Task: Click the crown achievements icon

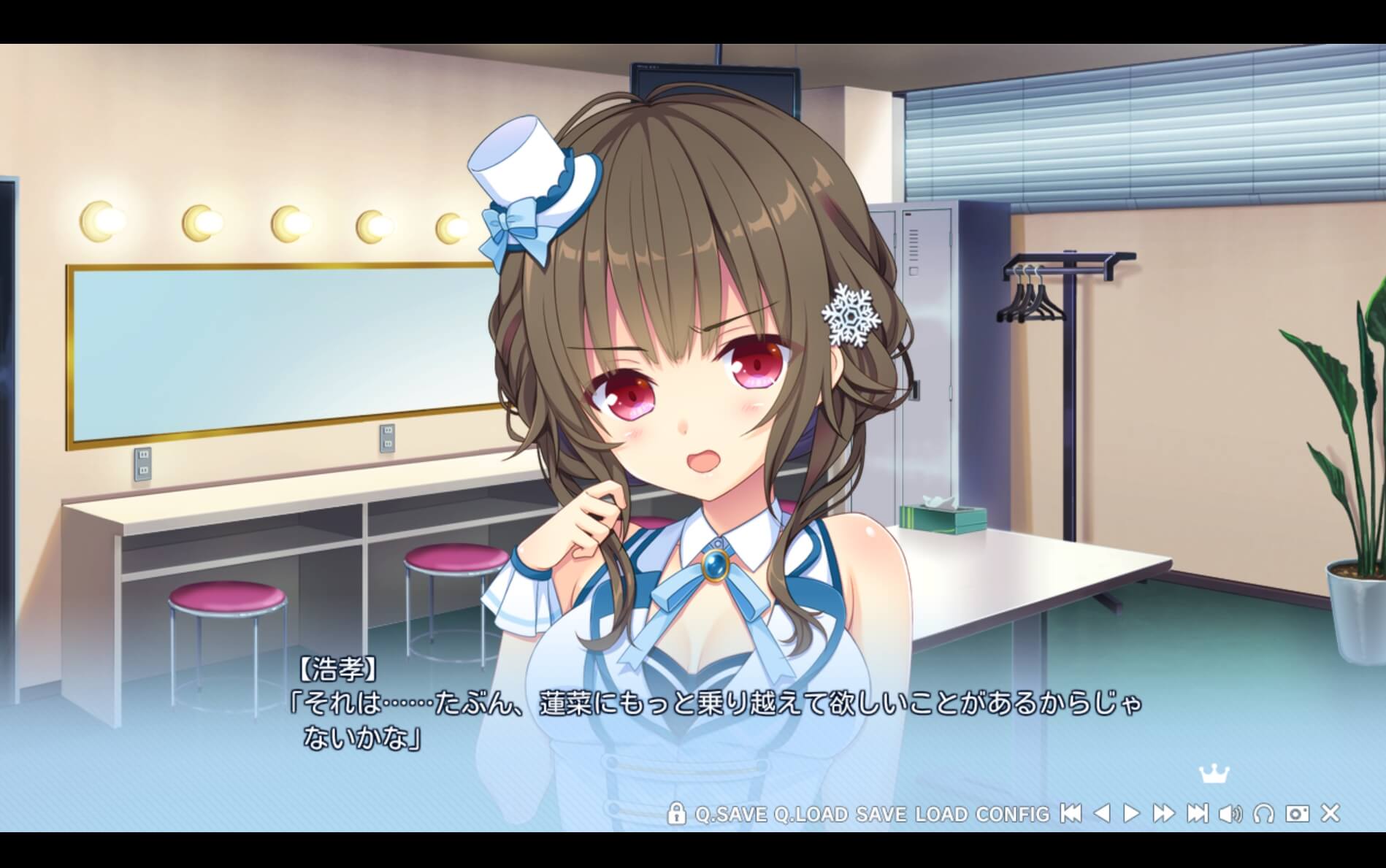Action: pos(1214,774)
